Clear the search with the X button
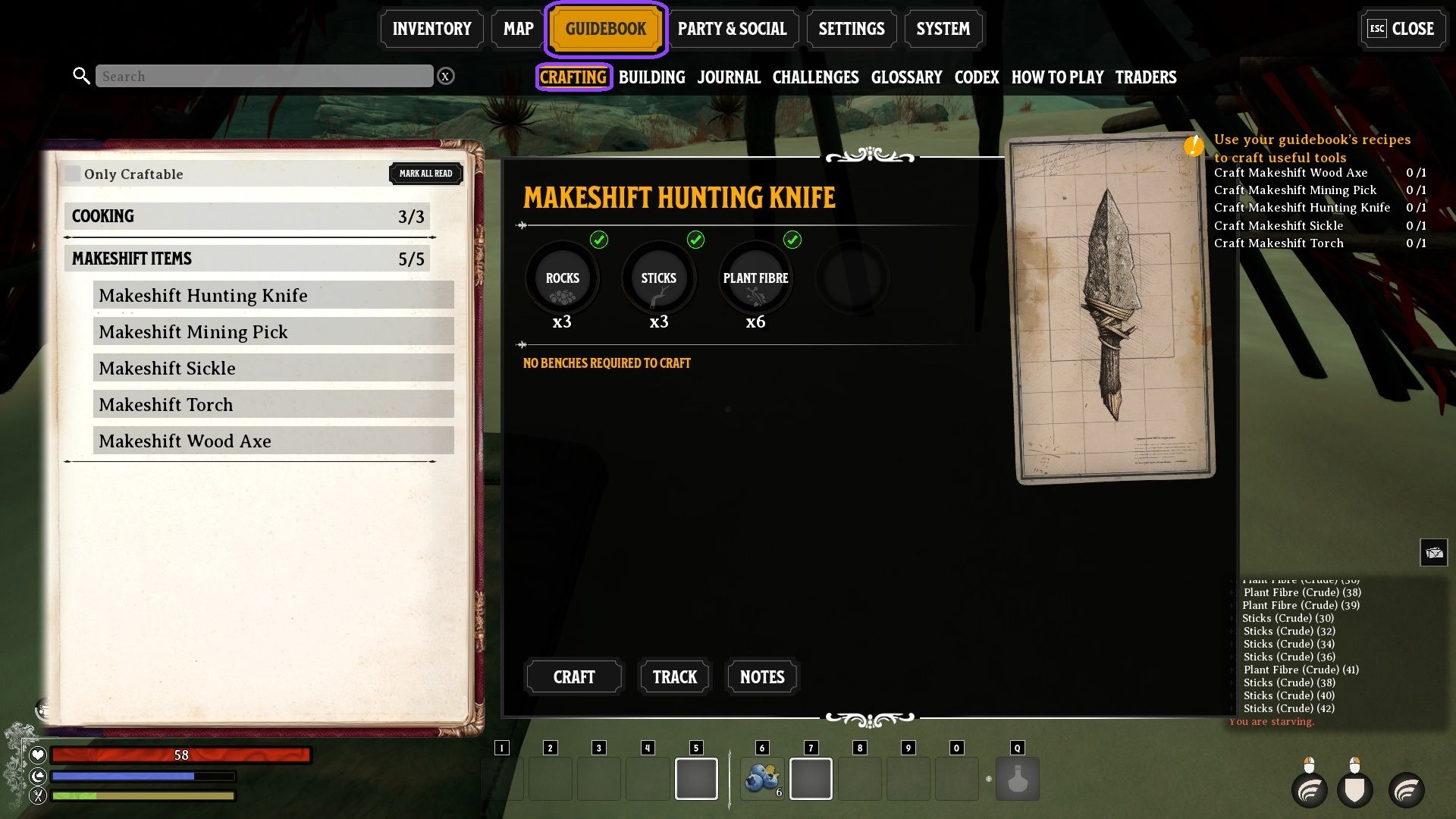 446,76
